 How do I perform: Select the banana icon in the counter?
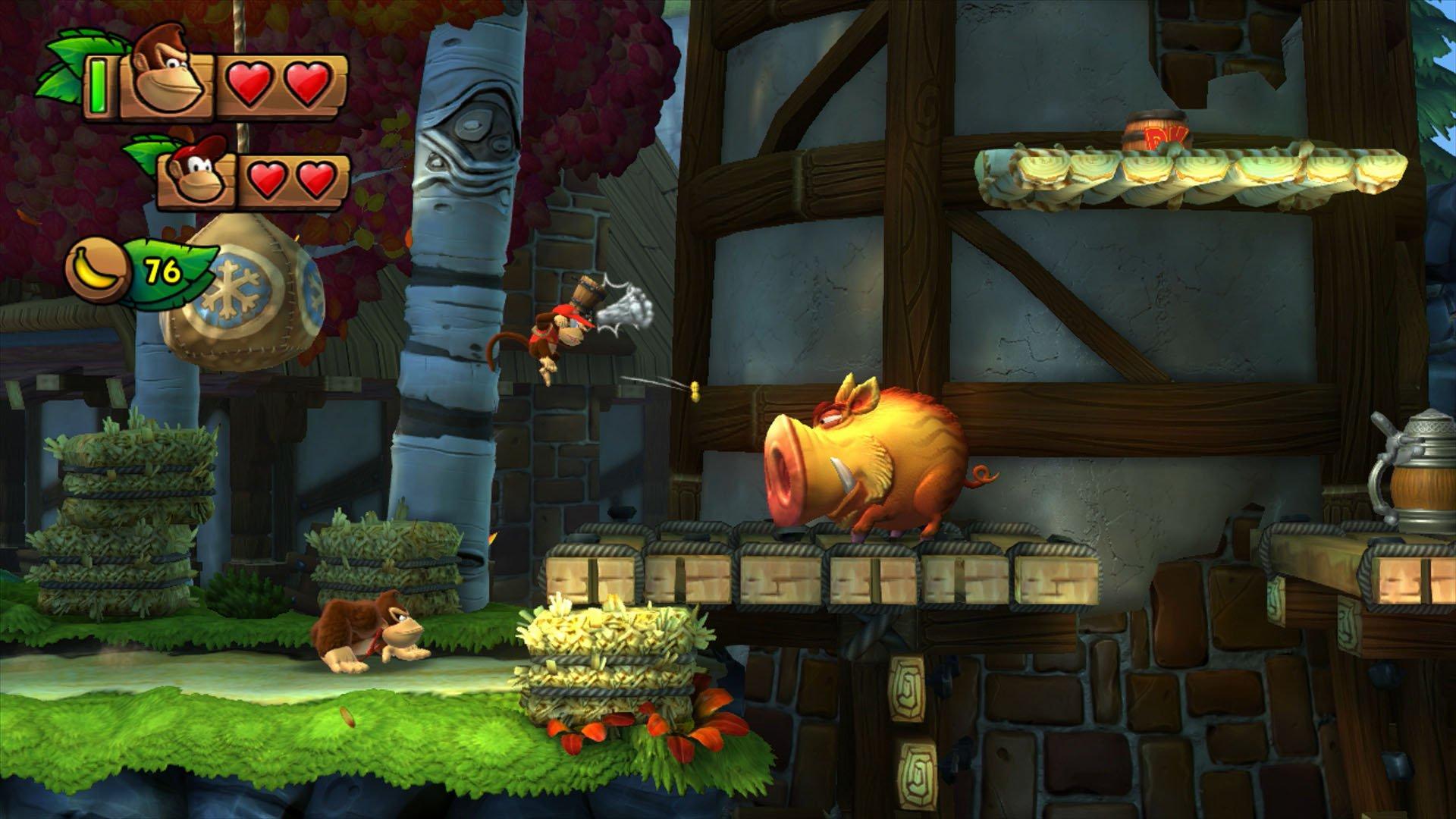click(95, 269)
